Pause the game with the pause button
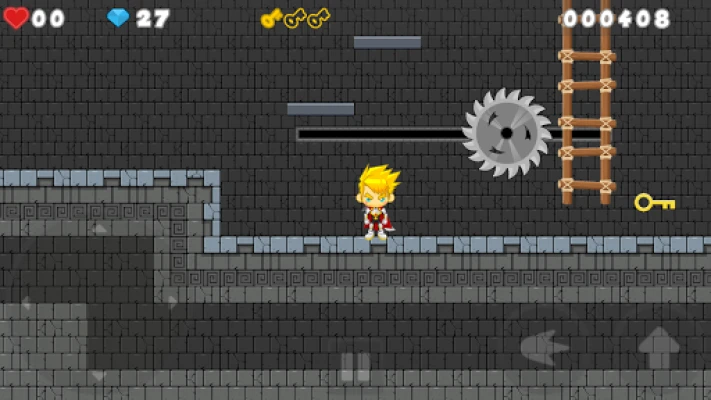Viewport: 711px width, 400px height. [x=355, y=366]
